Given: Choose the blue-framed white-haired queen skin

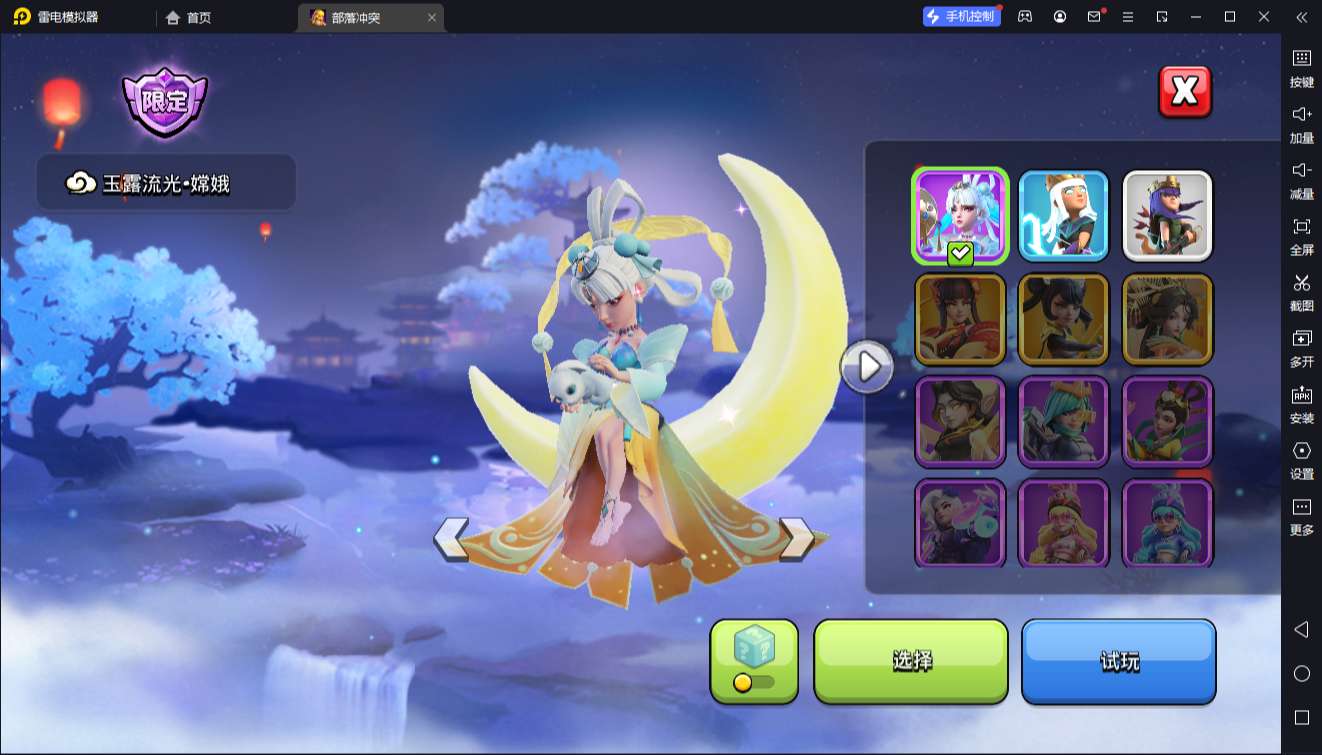Looking at the screenshot, I should coord(1063,215).
